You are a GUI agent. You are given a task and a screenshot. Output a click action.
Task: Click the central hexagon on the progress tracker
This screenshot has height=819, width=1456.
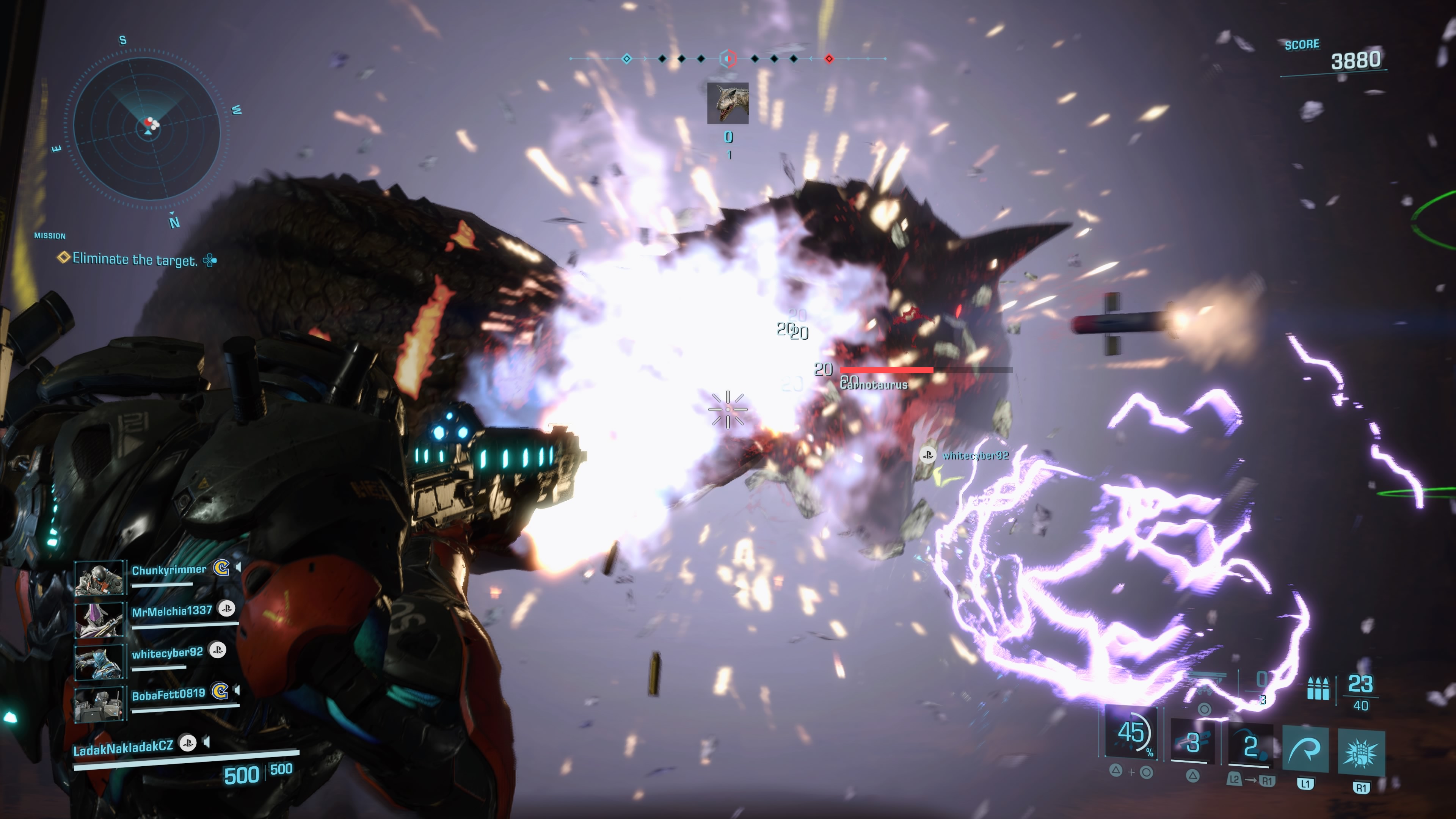(728, 58)
